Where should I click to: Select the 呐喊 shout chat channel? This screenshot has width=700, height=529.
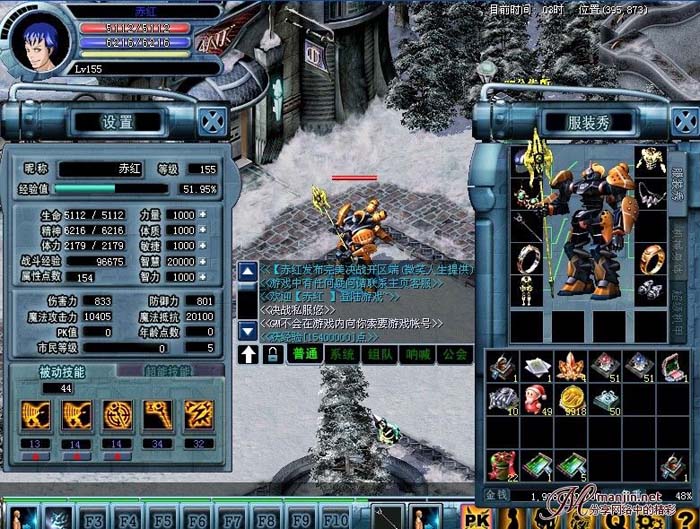(416, 354)
